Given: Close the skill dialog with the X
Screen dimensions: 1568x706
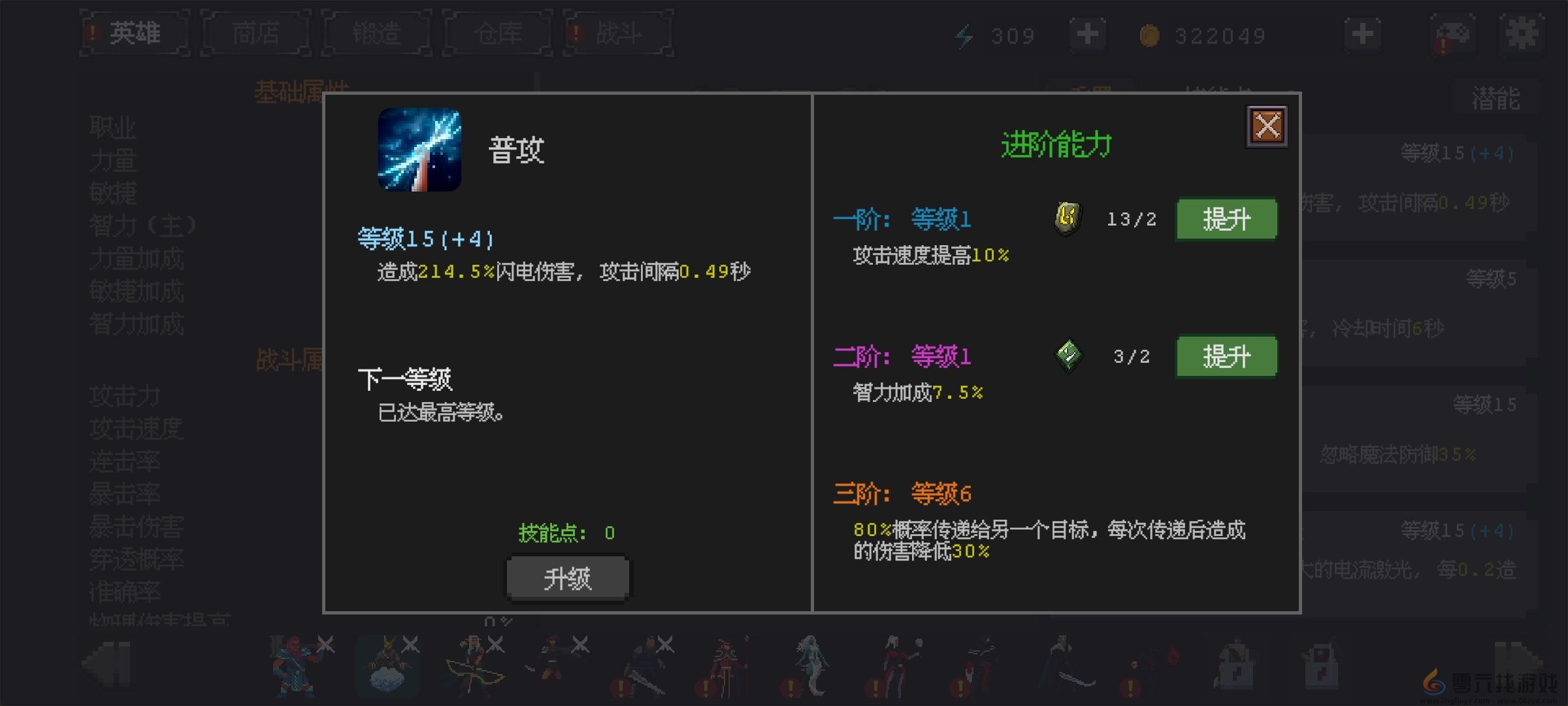Looking at the screenshot, I should tap(1266, 126).
